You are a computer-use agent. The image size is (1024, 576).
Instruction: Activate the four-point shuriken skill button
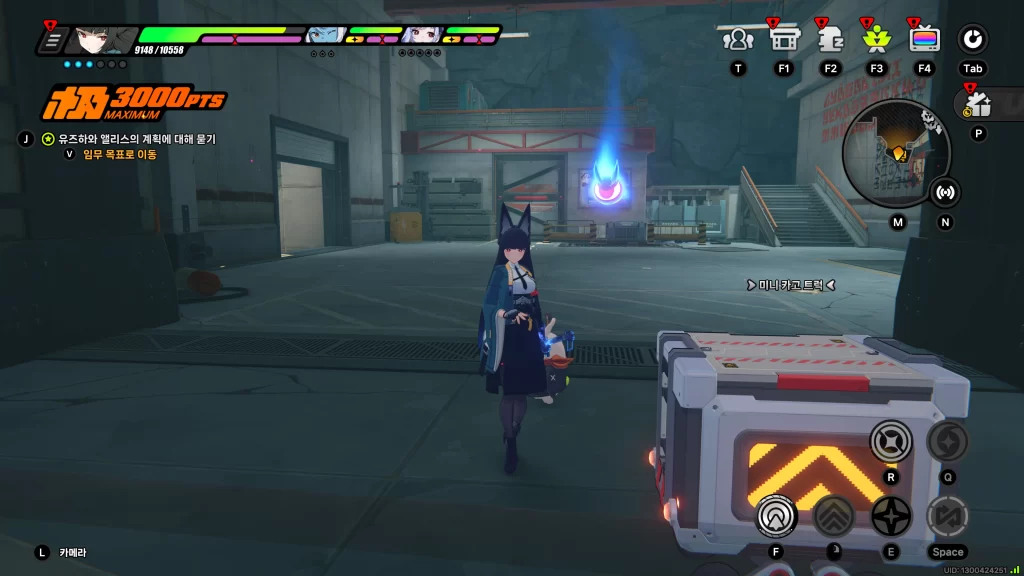[x=890, y=516]
